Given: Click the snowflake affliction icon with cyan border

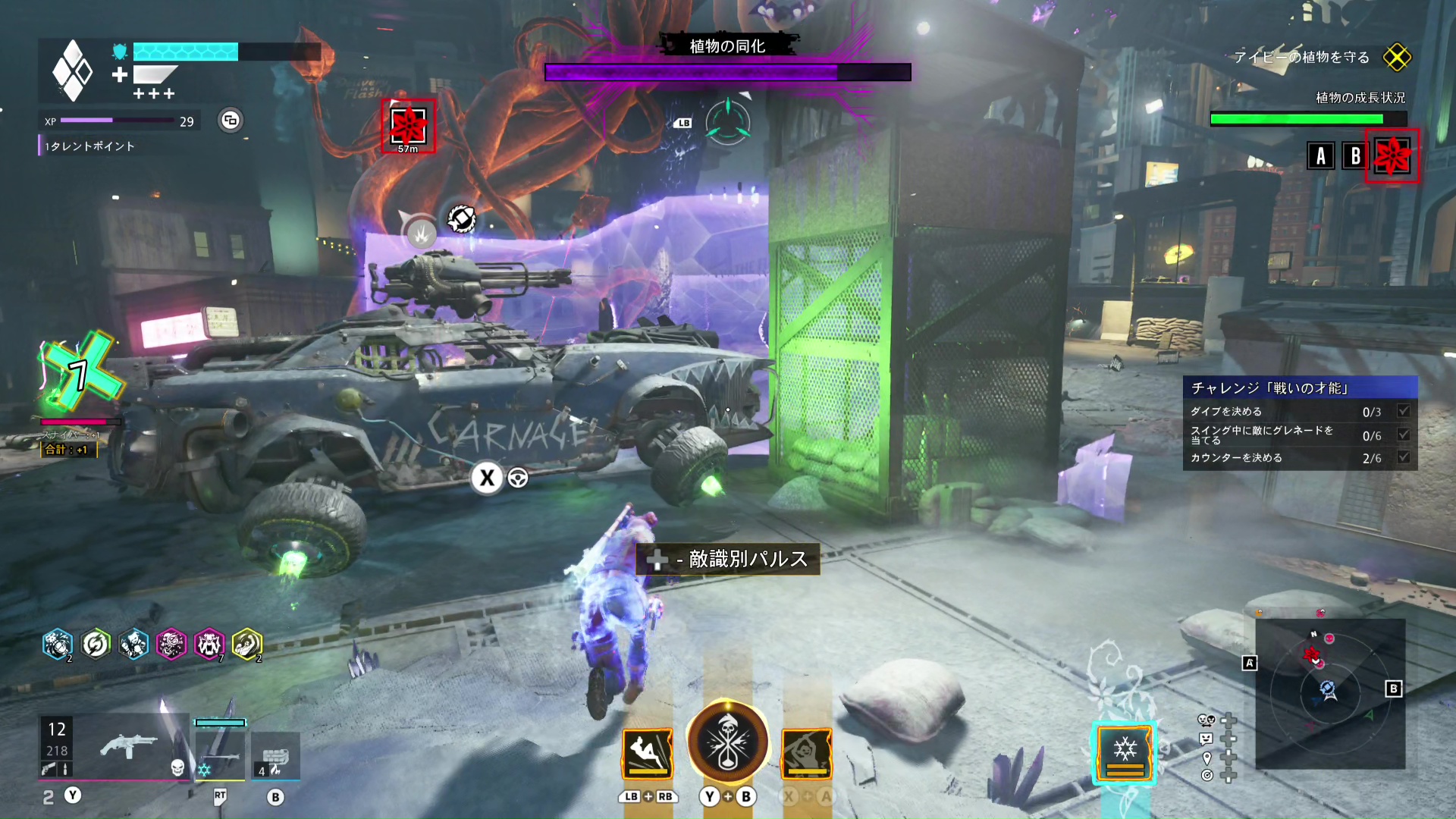Looking at the screenshot, I should tap(1125, 753).
